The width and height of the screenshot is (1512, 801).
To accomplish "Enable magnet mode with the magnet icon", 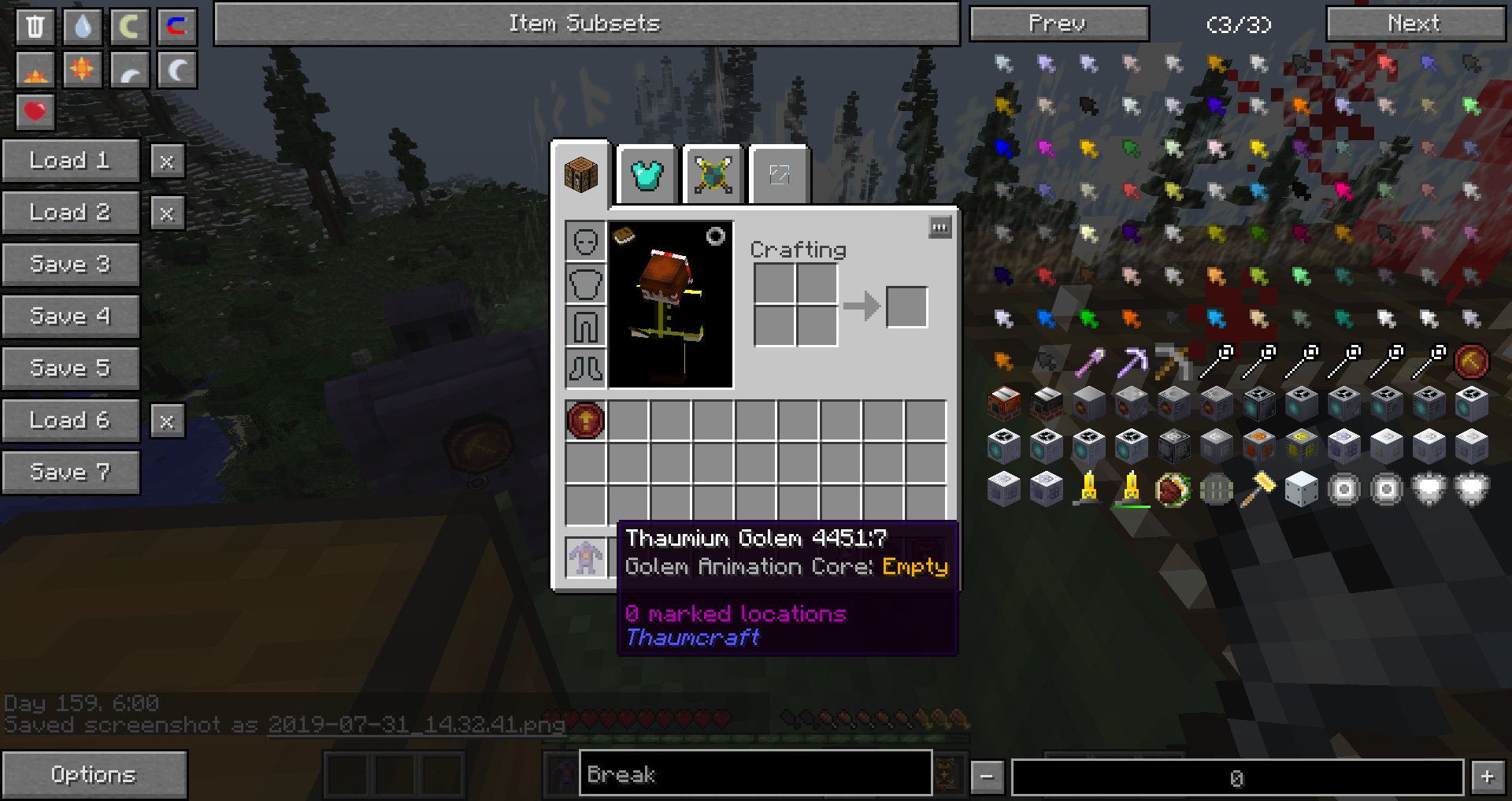I will point(176,26).
